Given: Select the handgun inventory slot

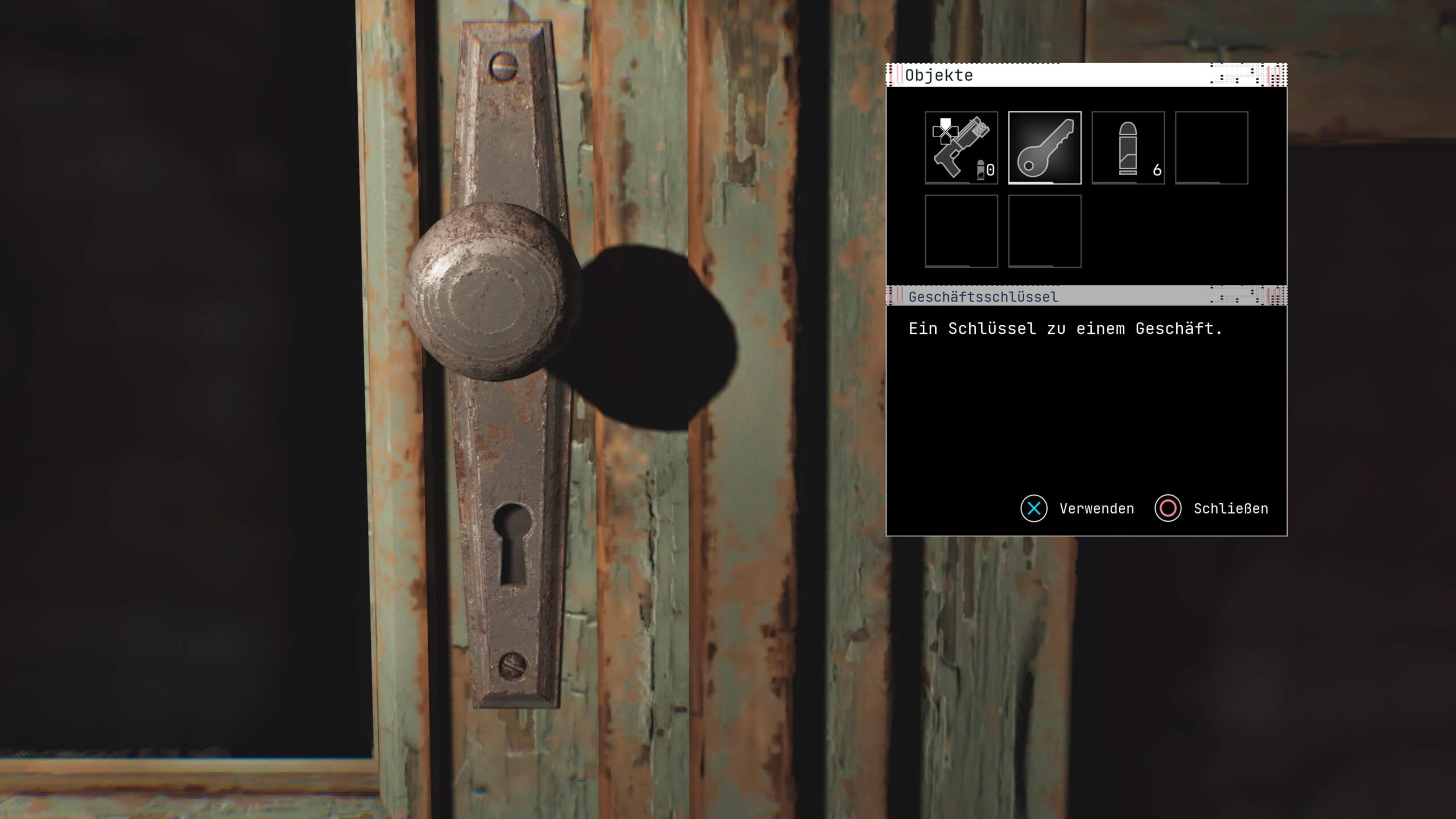Looking at the screenshot, I should coord(961,148).
